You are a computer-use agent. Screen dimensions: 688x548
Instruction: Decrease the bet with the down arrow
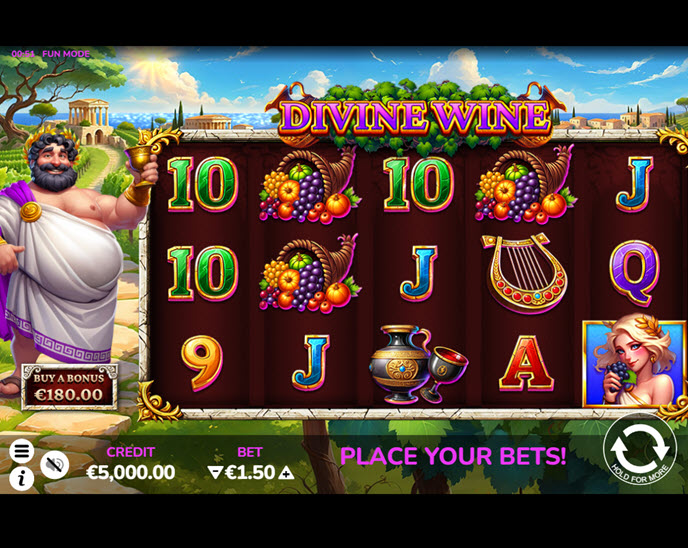click(x=214, y=473)
